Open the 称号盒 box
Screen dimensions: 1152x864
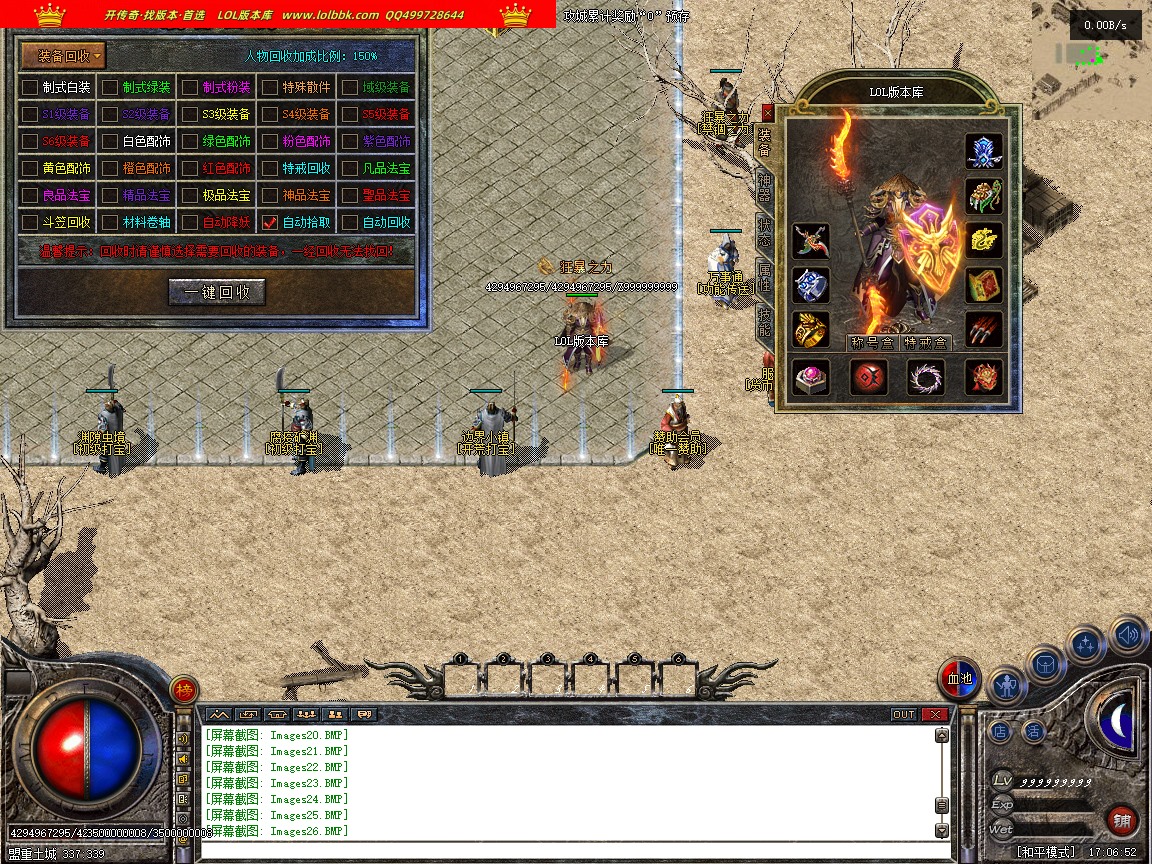pyautogui.click(x=872, y=343)
